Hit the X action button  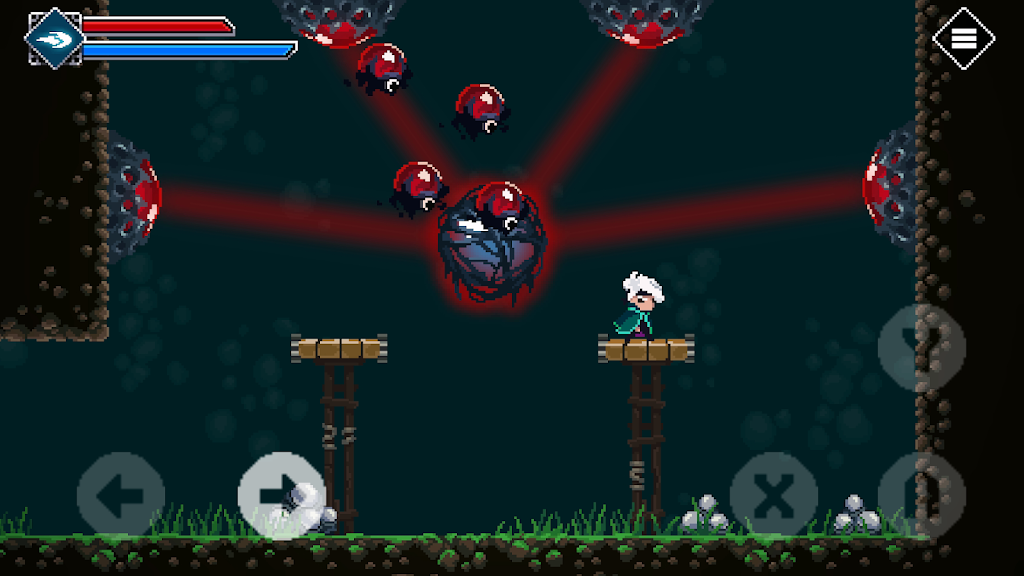pyautogui.click(x=773, y=495)
